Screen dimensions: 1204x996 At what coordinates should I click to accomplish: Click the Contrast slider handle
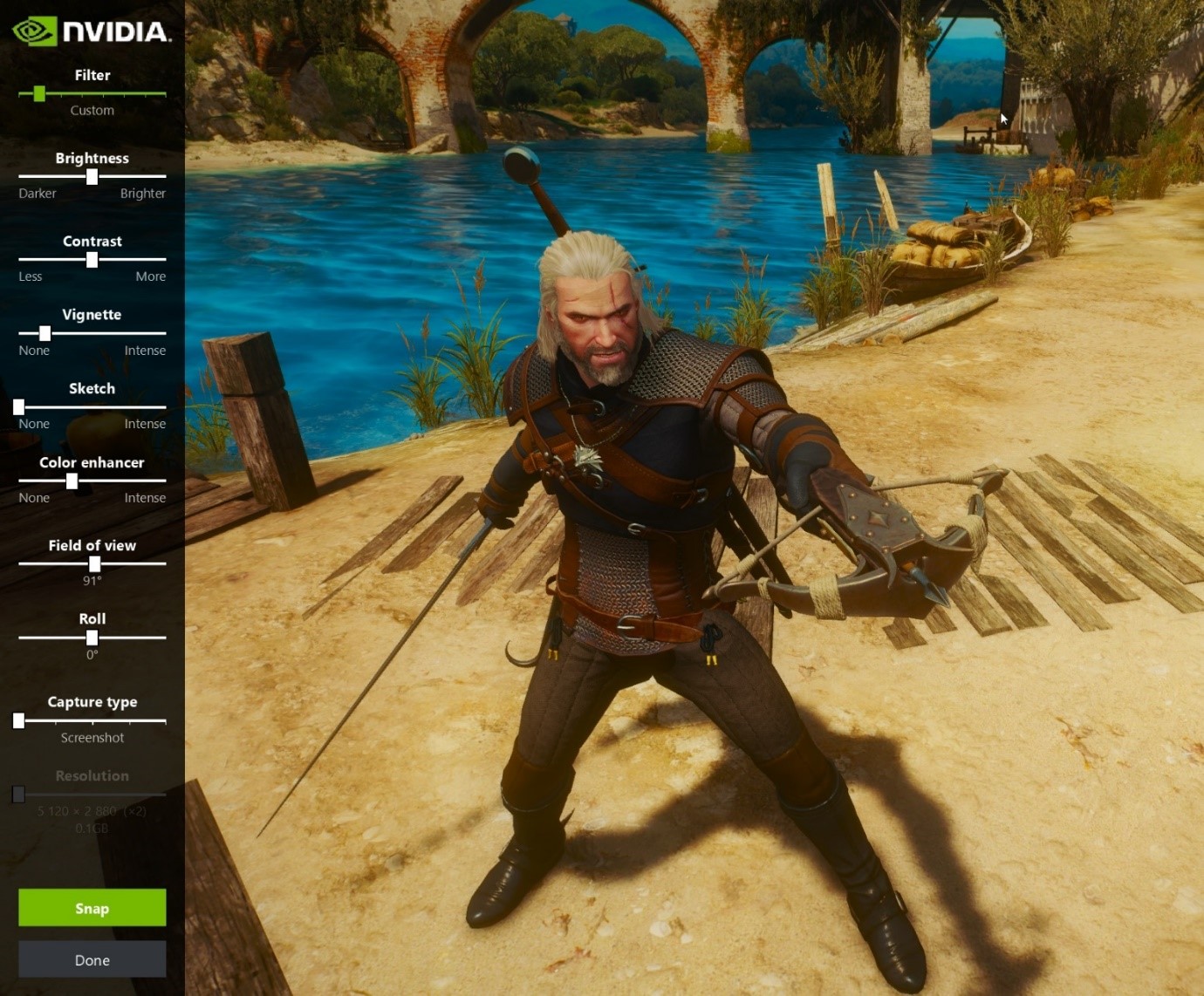point(92,259)
